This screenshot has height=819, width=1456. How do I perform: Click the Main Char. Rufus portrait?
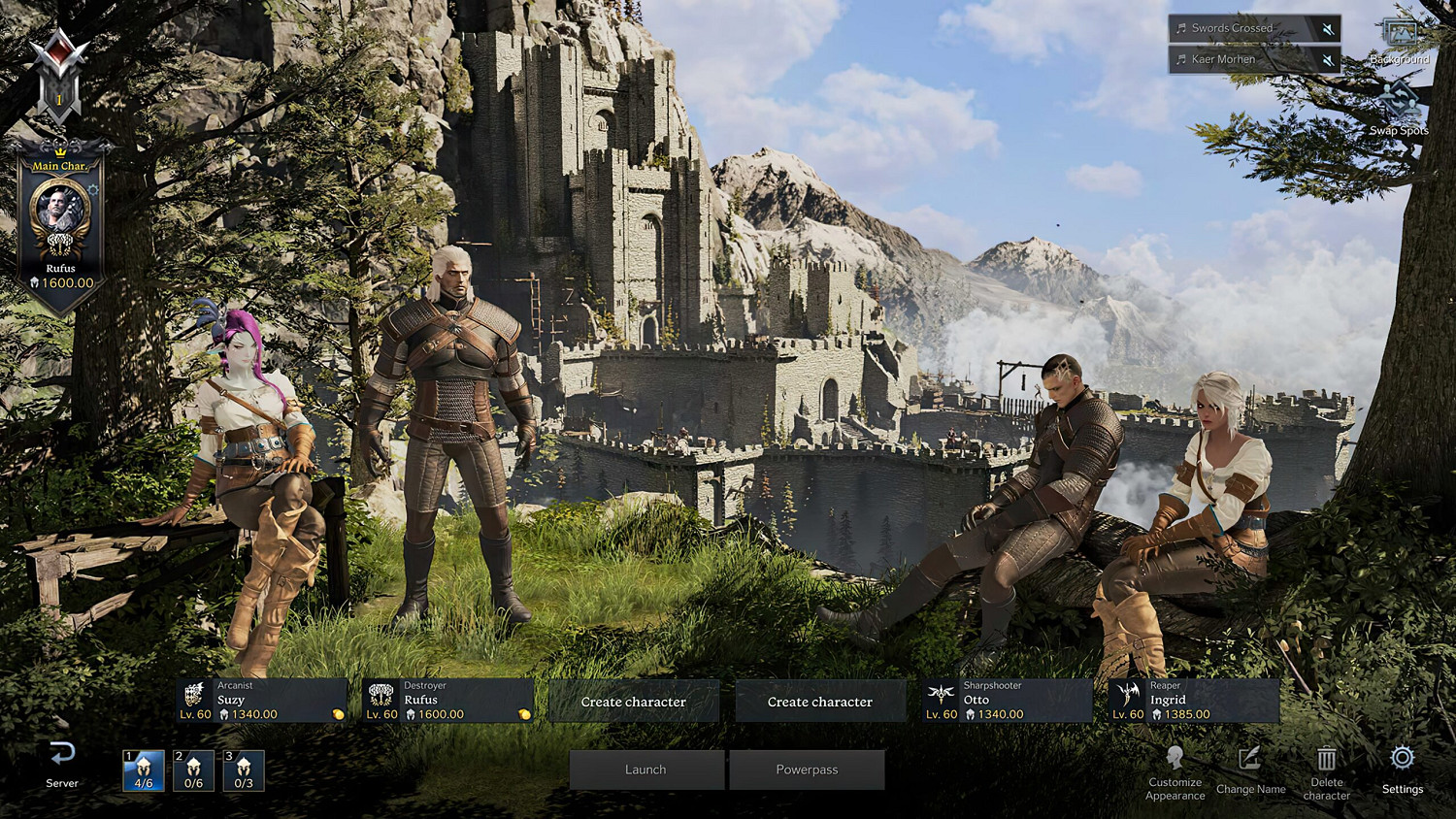pyautogui.click(x=60, y=213)
